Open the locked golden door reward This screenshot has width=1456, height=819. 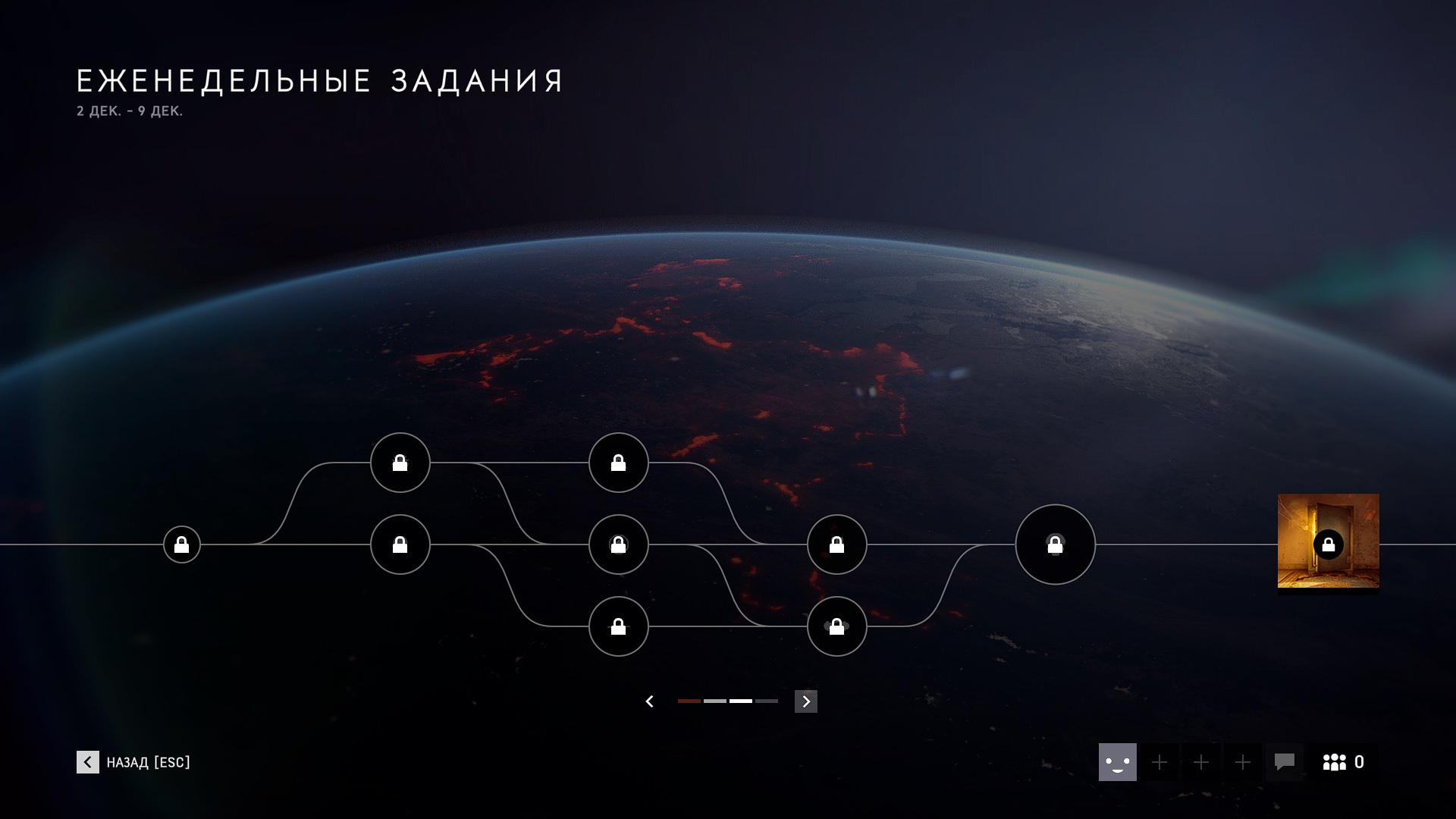click(1328, 541)
